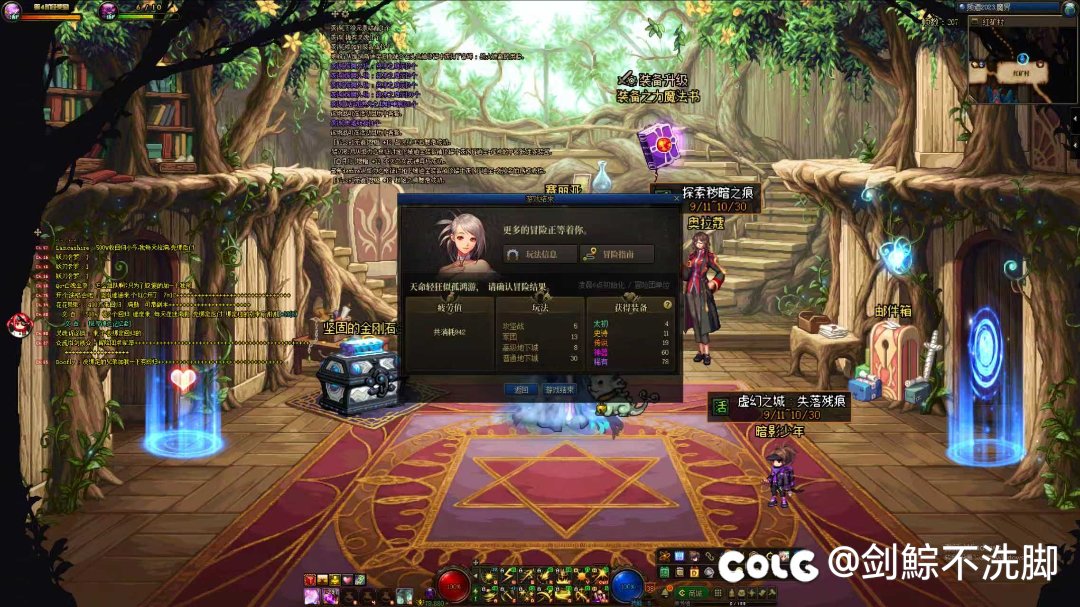The image size is (1080, 607).
Task: Open the 冒险指南 adventure guide
Action: pos(616,254)
